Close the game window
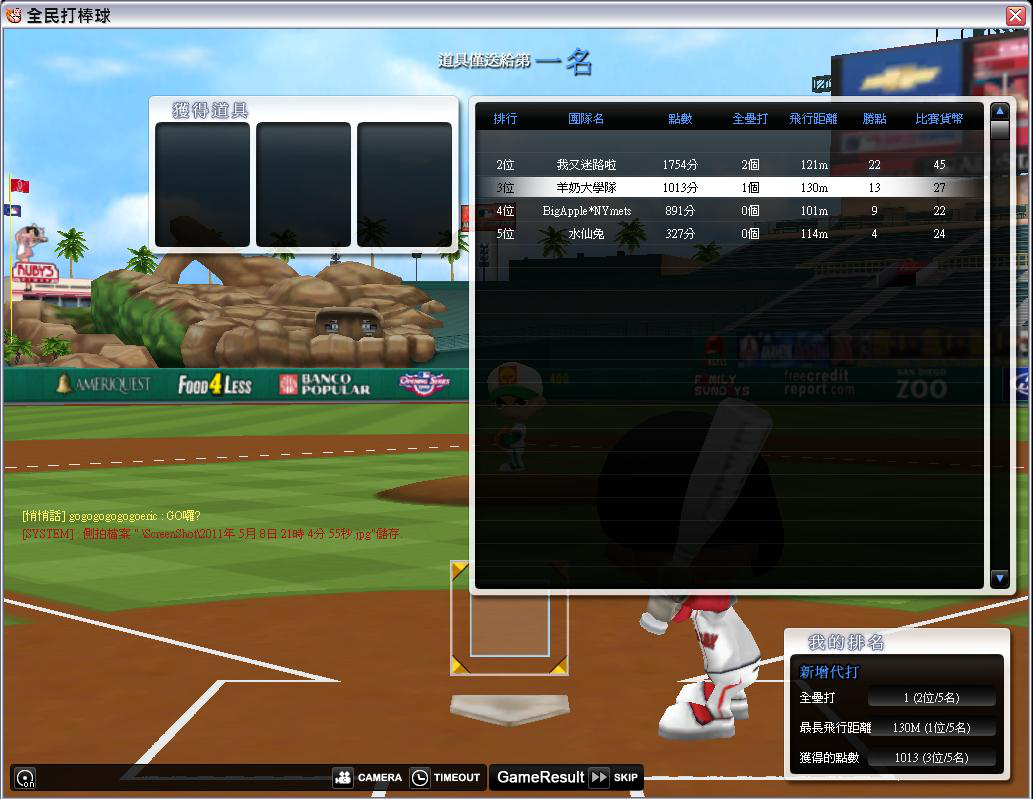 [1015, 15]
